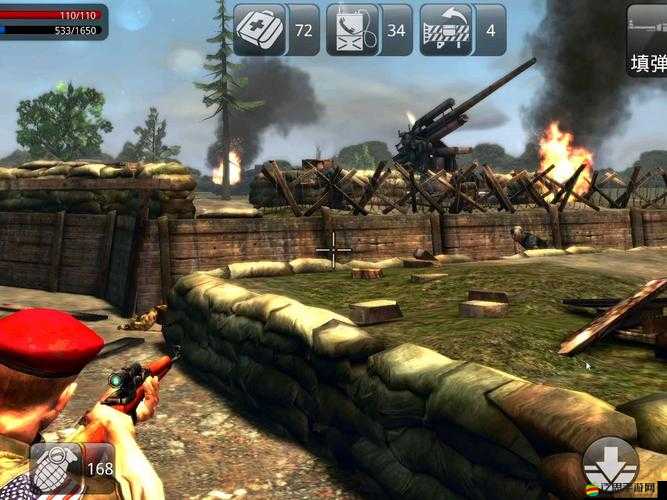
Task: Call in radio support
Action: point(353,30)
